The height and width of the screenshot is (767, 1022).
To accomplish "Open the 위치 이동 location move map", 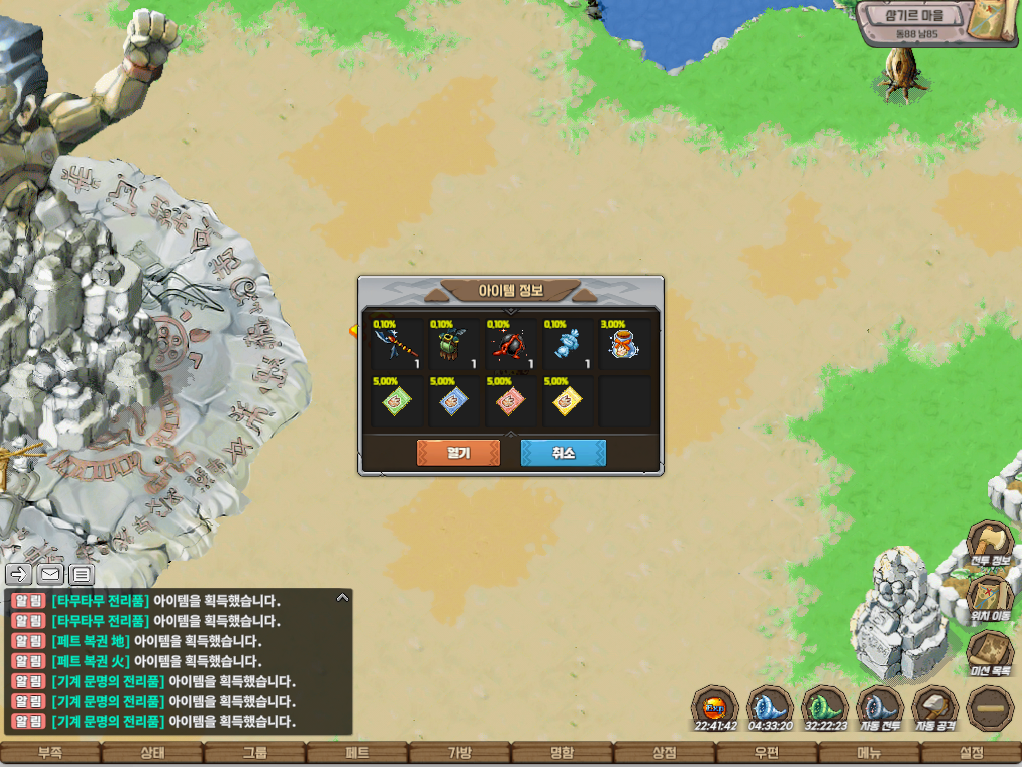I will pyautogui.click(x=990, y=598).
